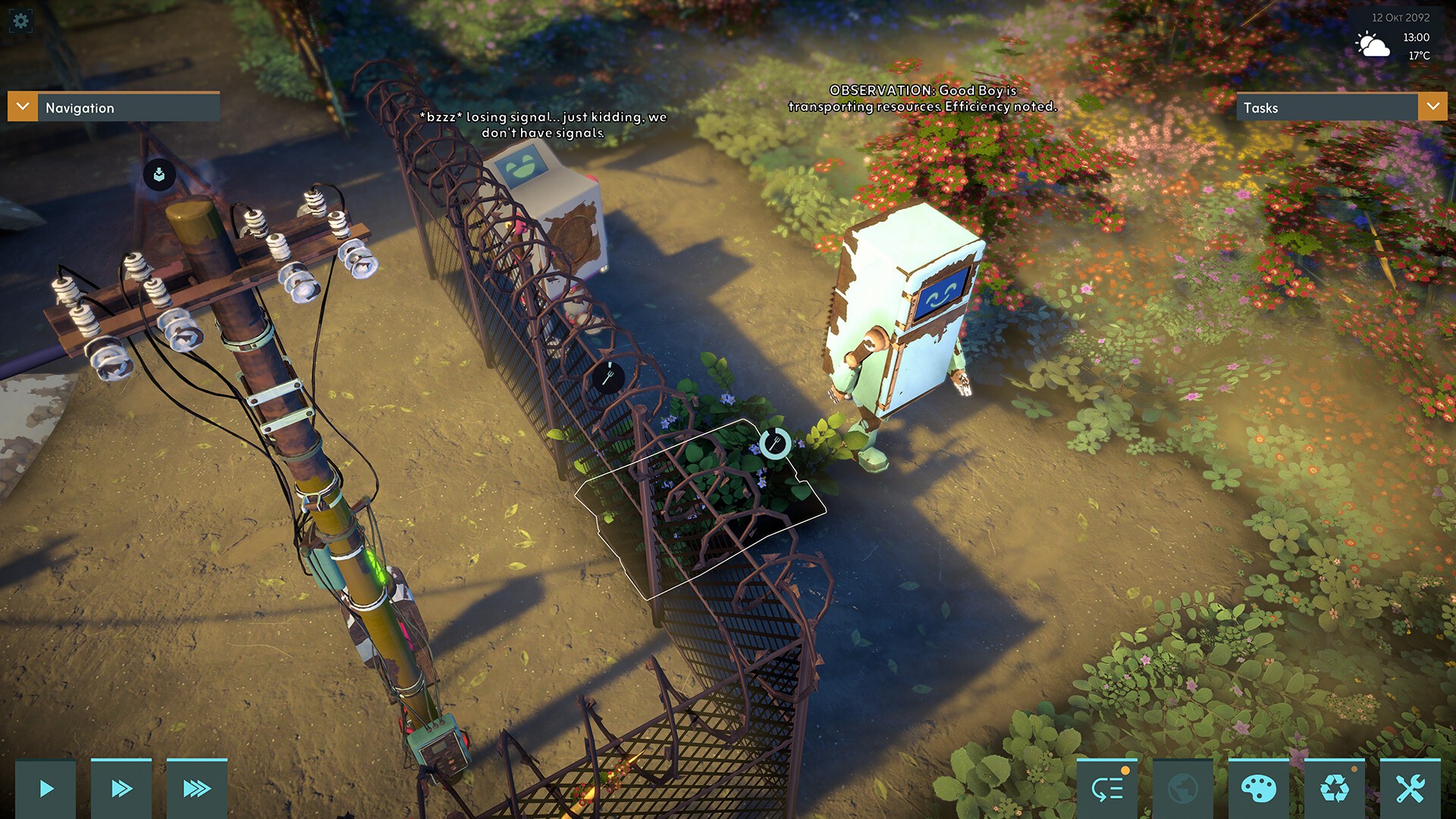Open the paint palette menu

(x=1259, y=789)
